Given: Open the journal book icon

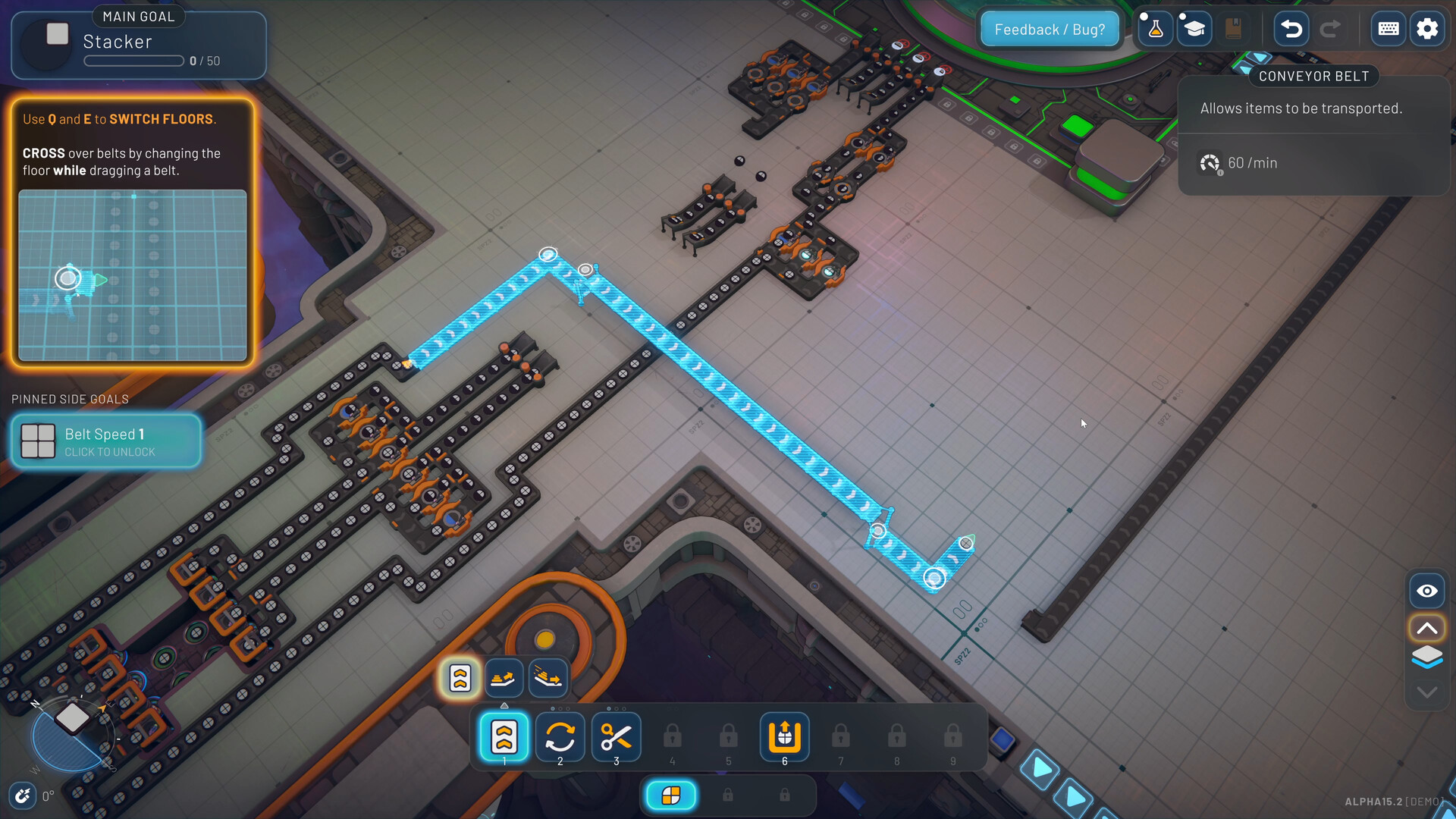Looking at the screenshot, I should [1233, 28].
